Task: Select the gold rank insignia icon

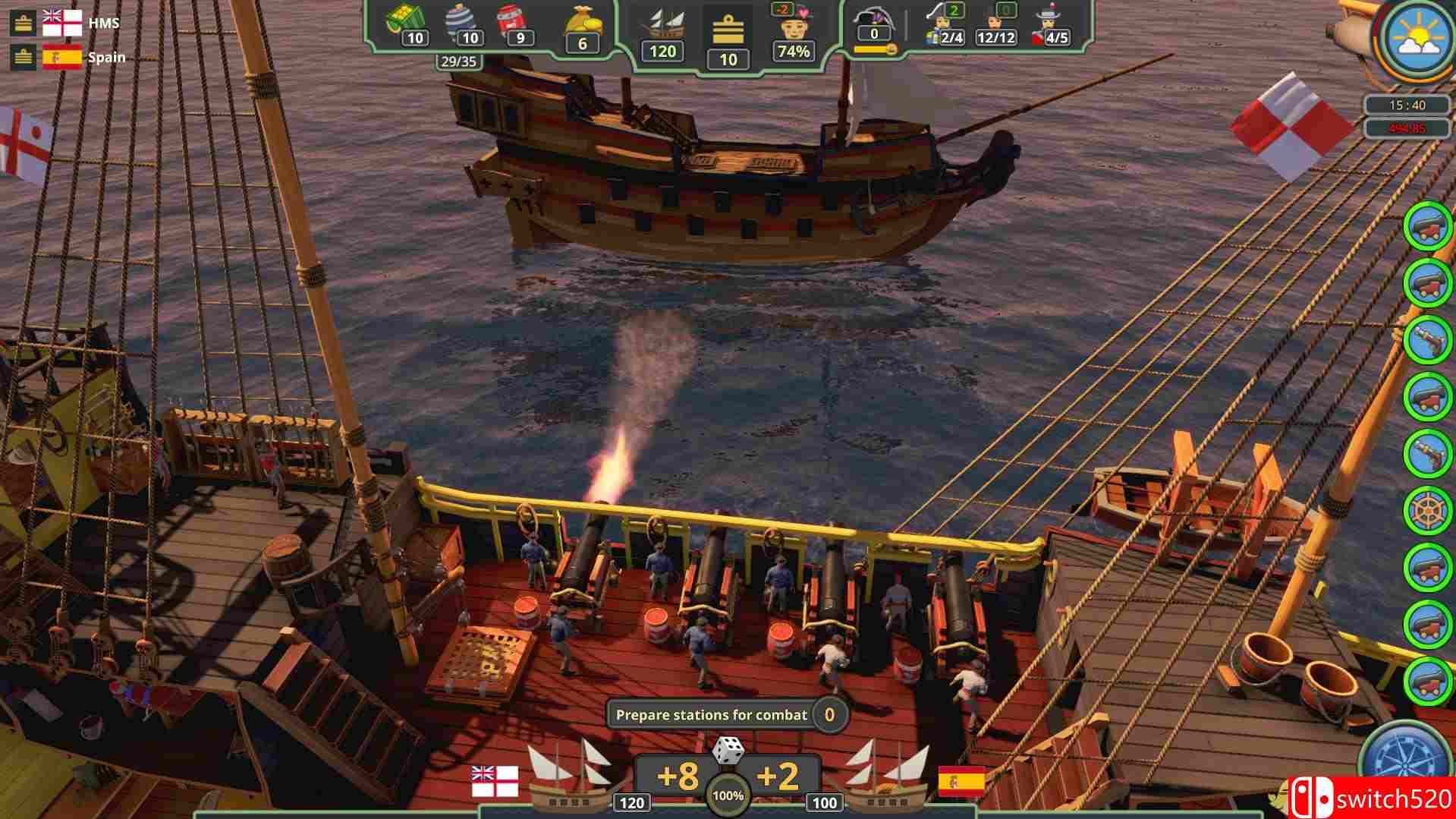Action: (728, 32)
